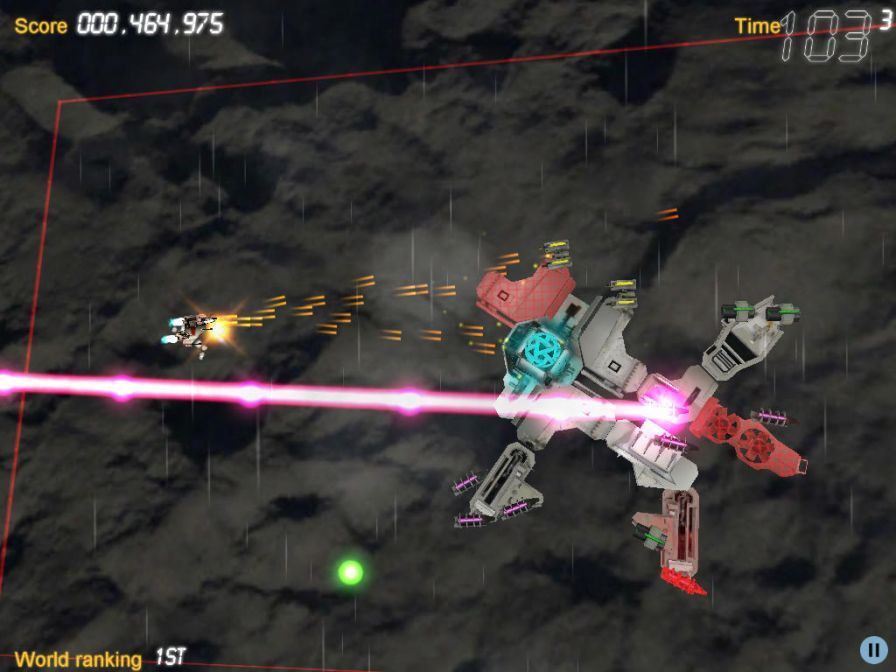
Task: Pause the game with the pause button
Action: pos(873,649)
